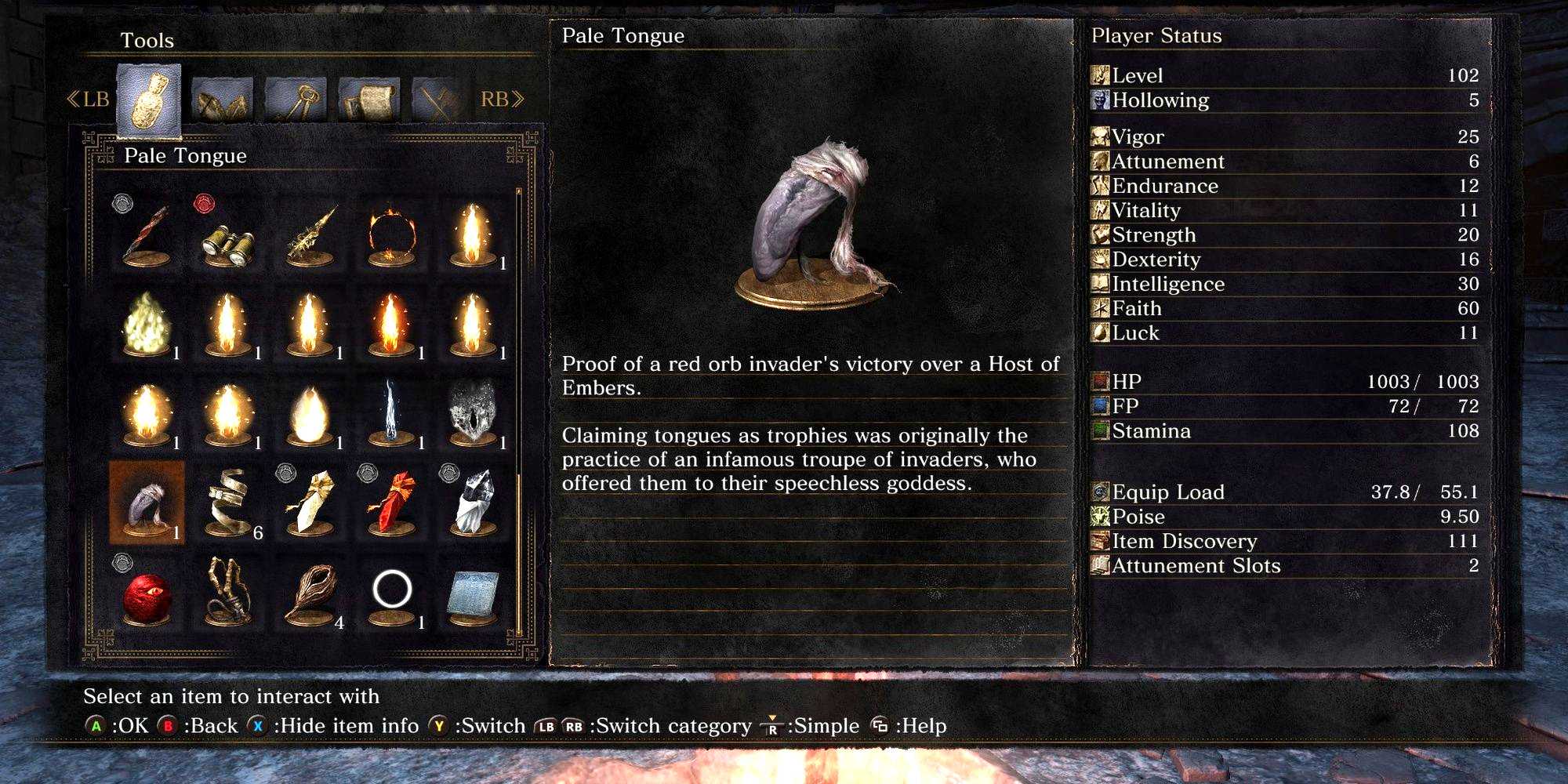
Task: Select the glowing white ring item
Action: (391, 592)
